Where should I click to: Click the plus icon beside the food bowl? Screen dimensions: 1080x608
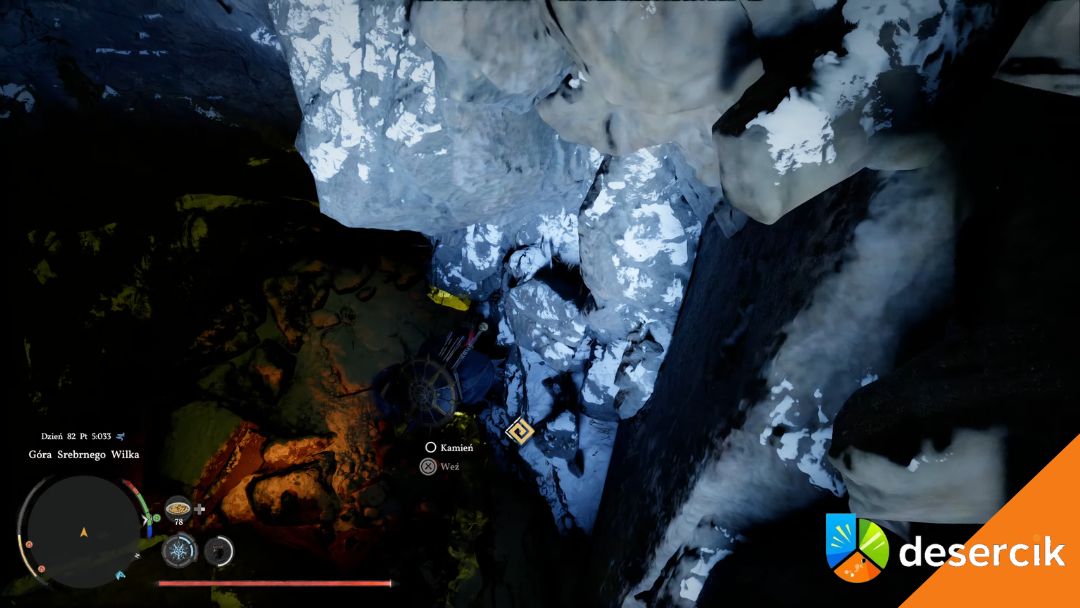pos(200,508)
